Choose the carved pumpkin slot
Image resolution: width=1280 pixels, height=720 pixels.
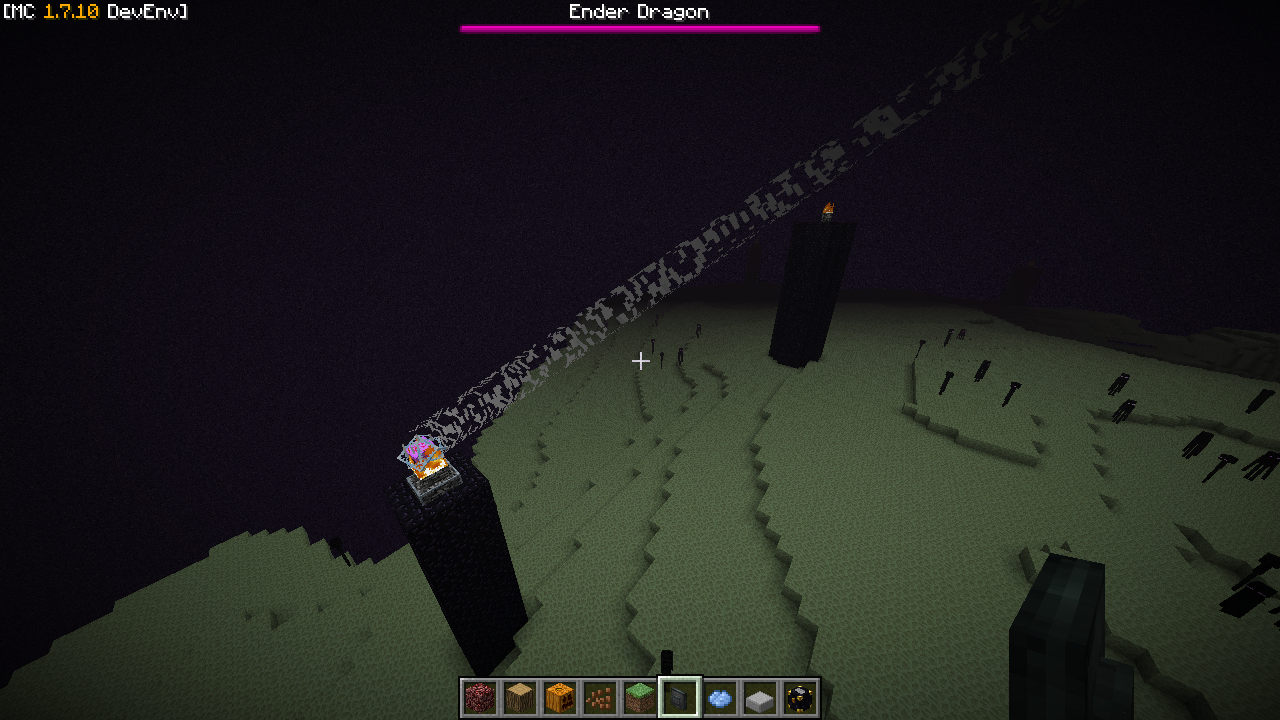(x=560, y=698)
